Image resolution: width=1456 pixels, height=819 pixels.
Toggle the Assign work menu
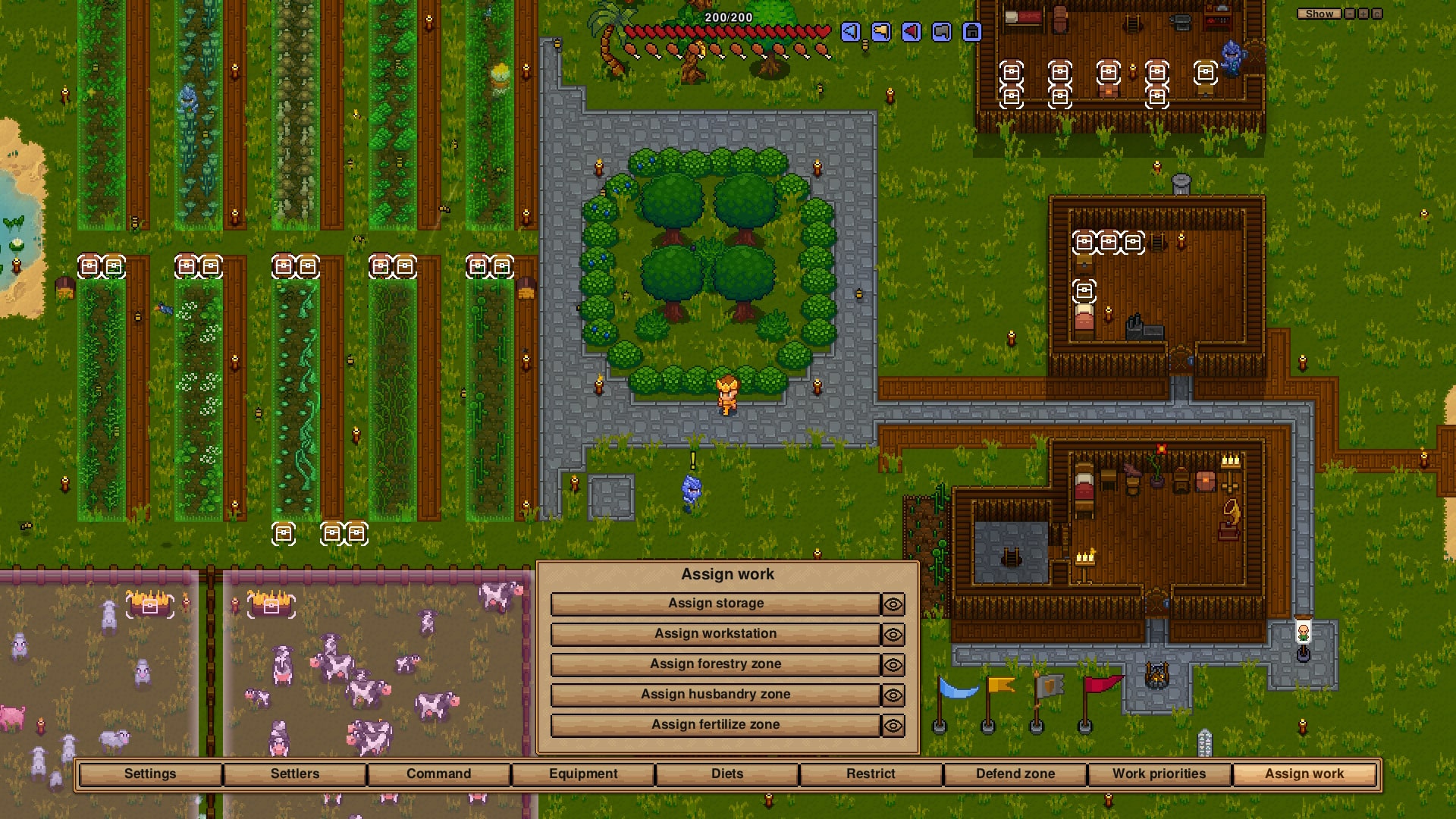(x=1304, y=773)
